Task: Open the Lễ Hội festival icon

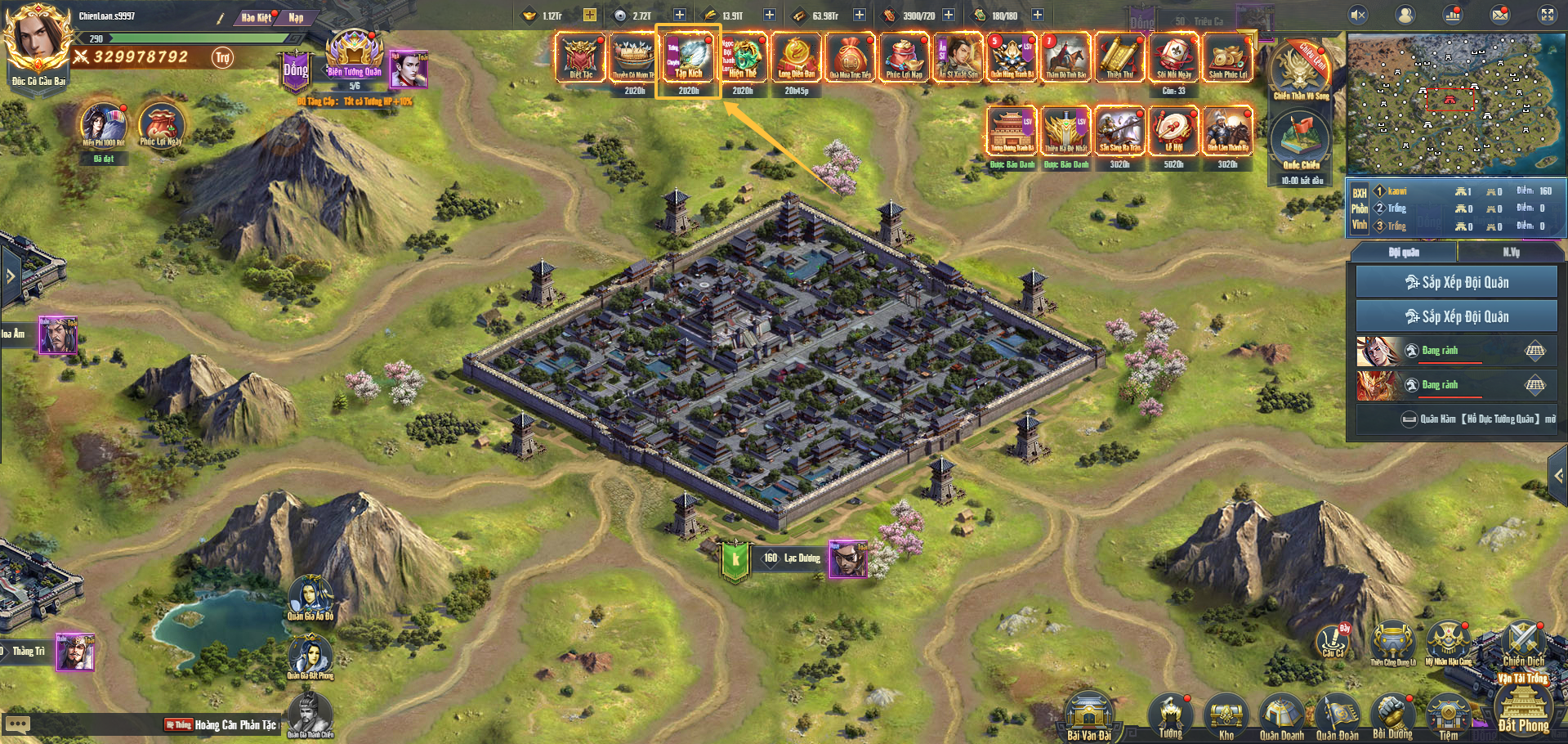Action: [x=1173, y=131]
